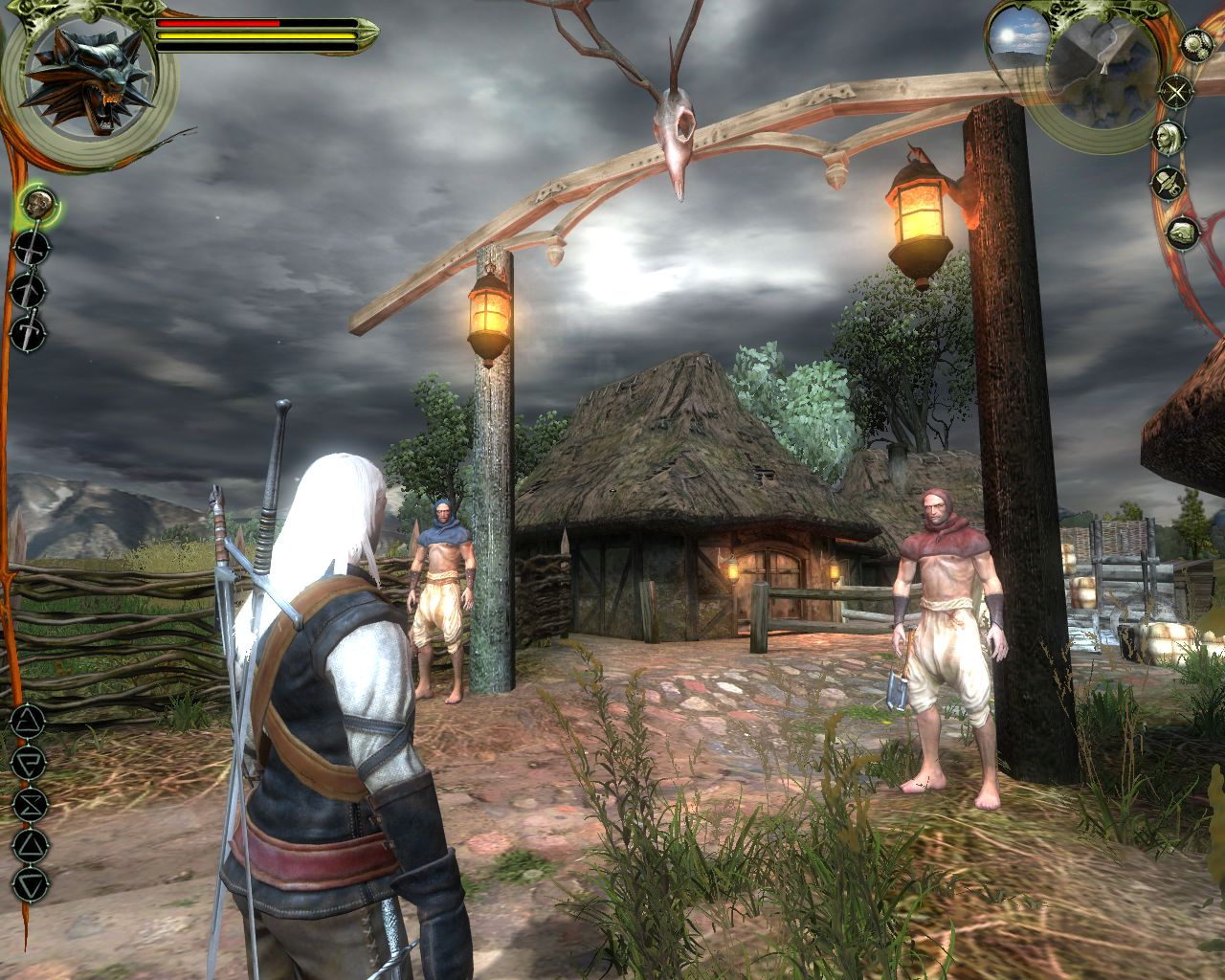Viewport: 1225px width, 980px height.
Task: Cast the Aard sign
Action: pos(28,722)
